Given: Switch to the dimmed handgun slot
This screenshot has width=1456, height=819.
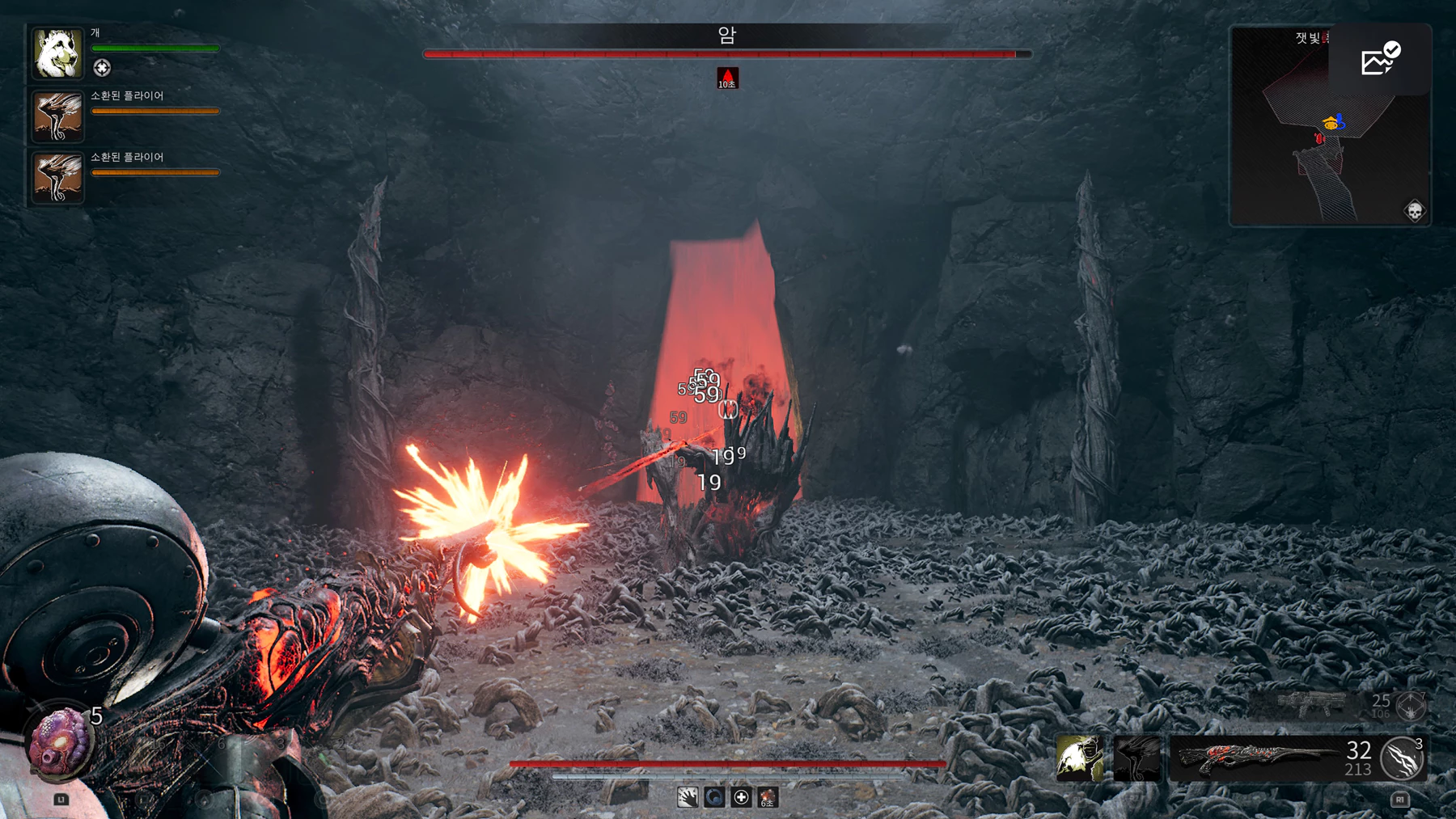Looking at the screenshot, I should click(1312, 705).
